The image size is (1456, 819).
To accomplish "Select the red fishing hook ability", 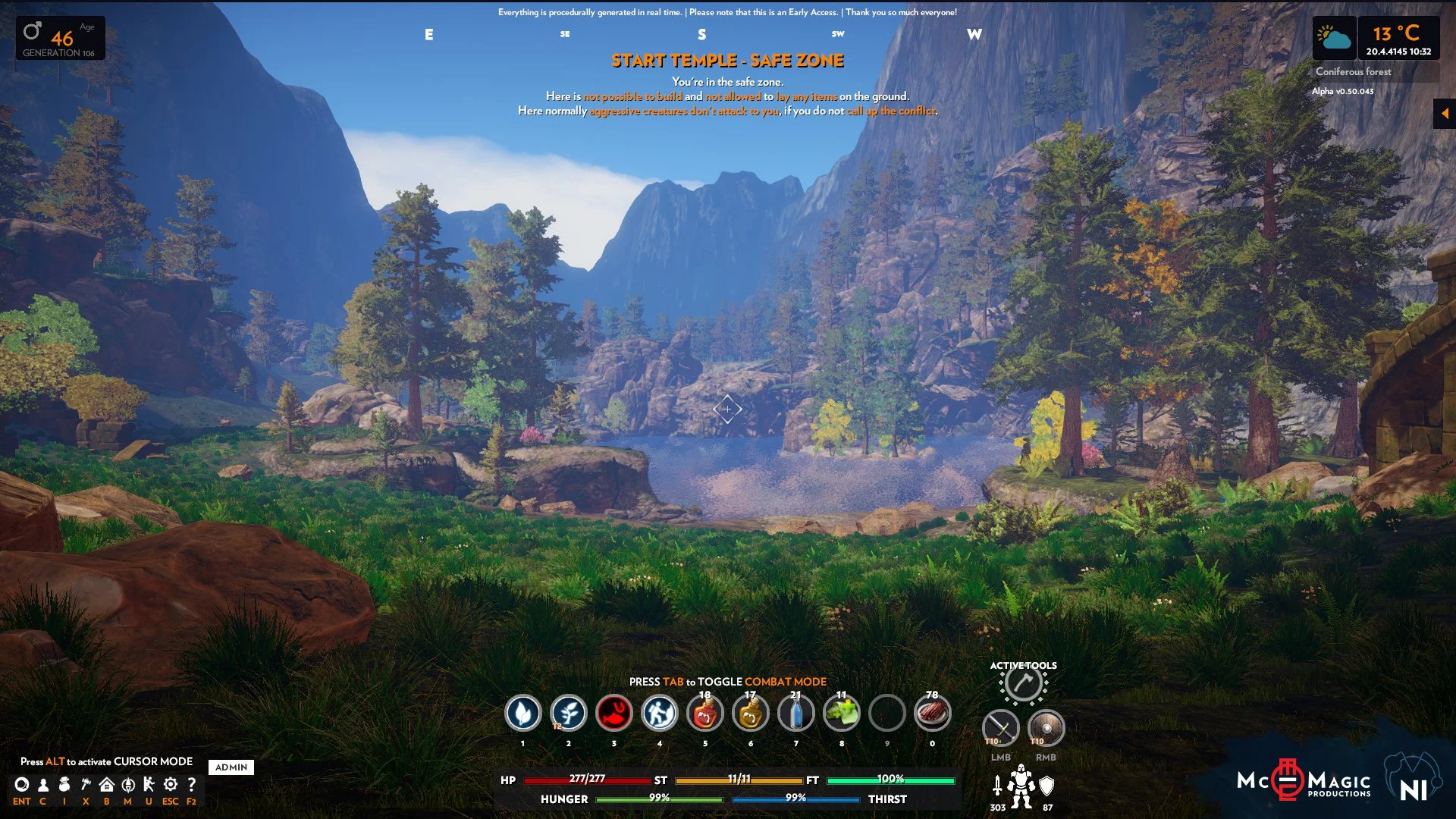I will pos(614,714).
